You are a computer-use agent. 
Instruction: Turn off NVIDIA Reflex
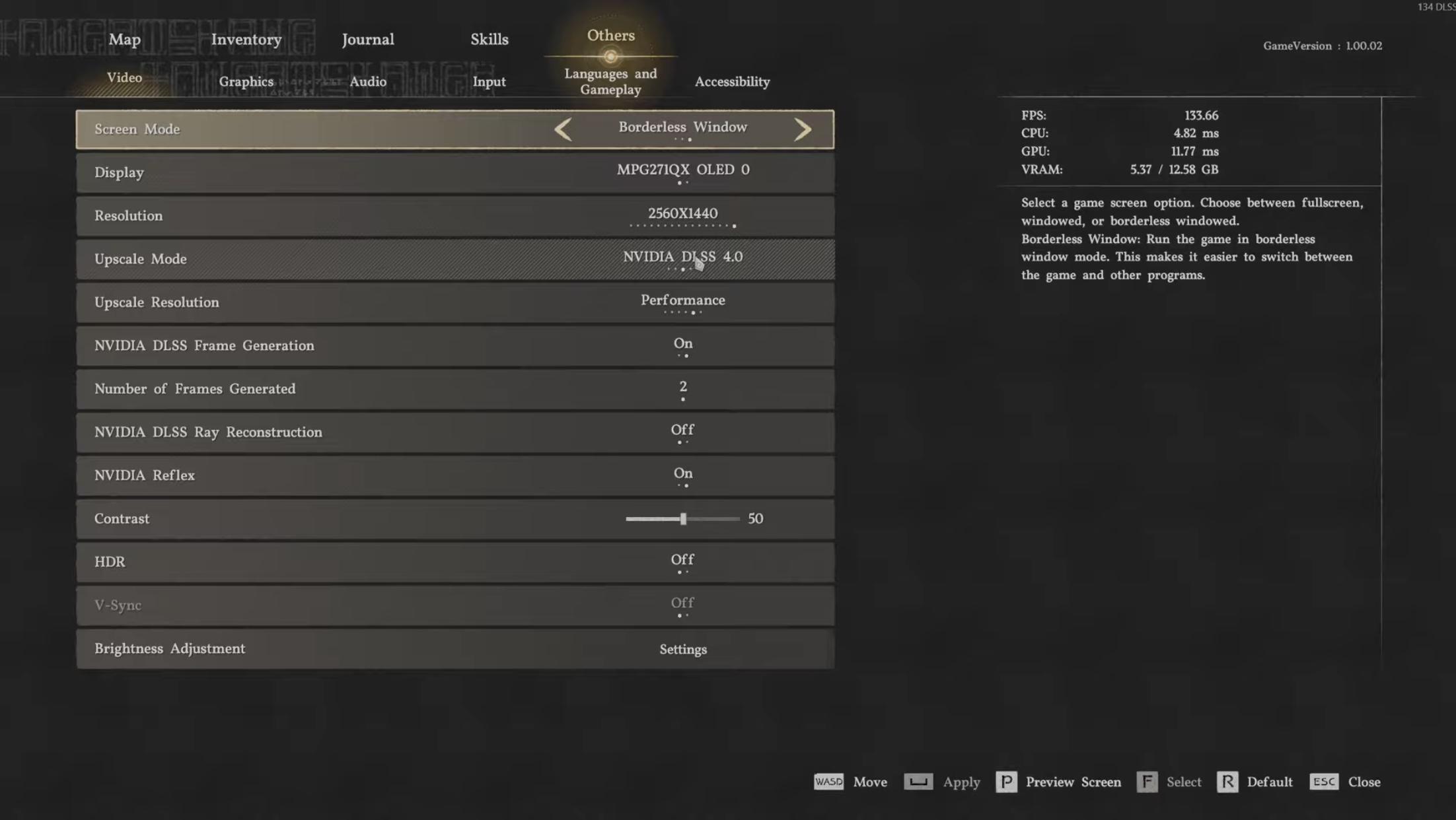pyautogui.click(x=682, y=474)
